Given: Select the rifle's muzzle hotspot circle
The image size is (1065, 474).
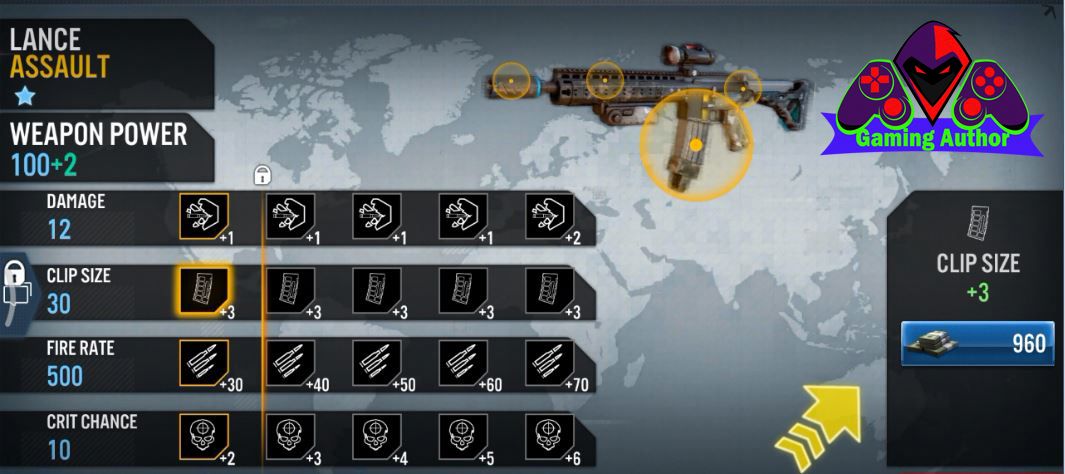Looking at the screenshot, I should (x=511, y=79).
